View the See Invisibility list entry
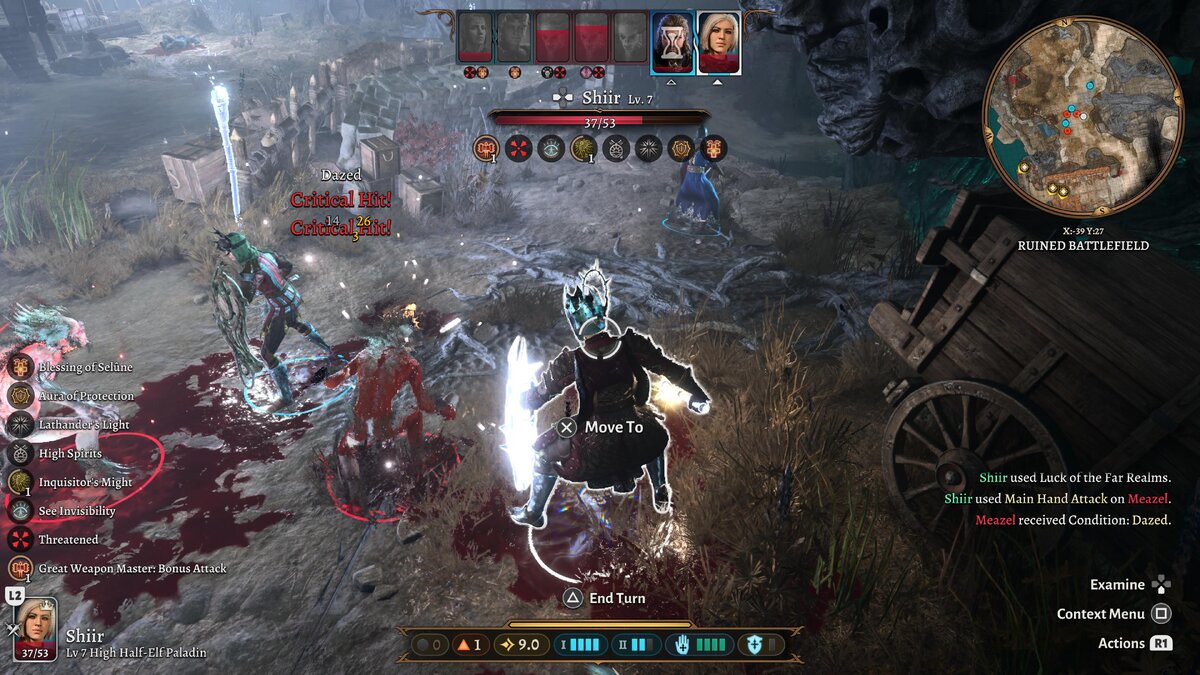The width and height of the screenshot is (1200, 675). pyautogui.click(x=77, y=511)
